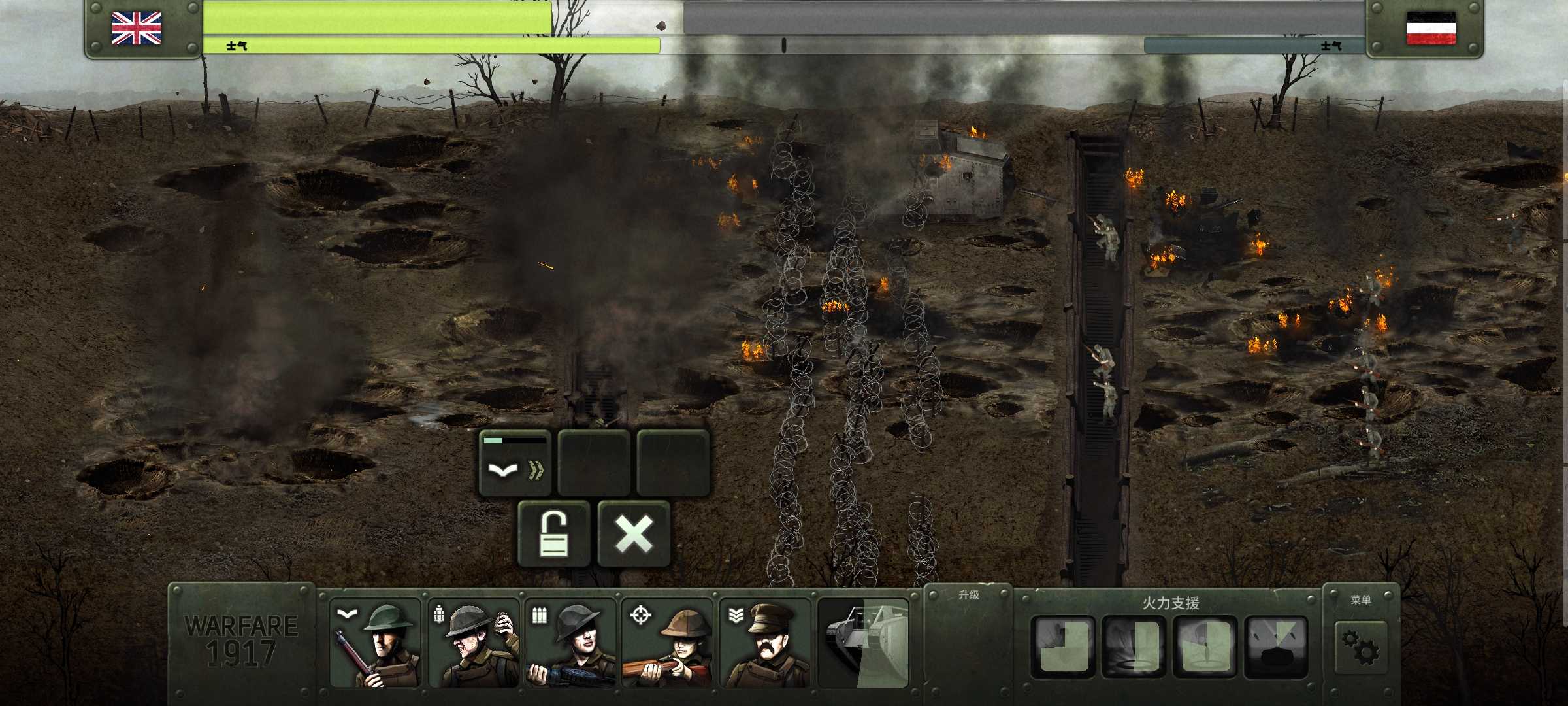Toggle the trench padlock button
The image size is (1568, 706).
[553, 533]
